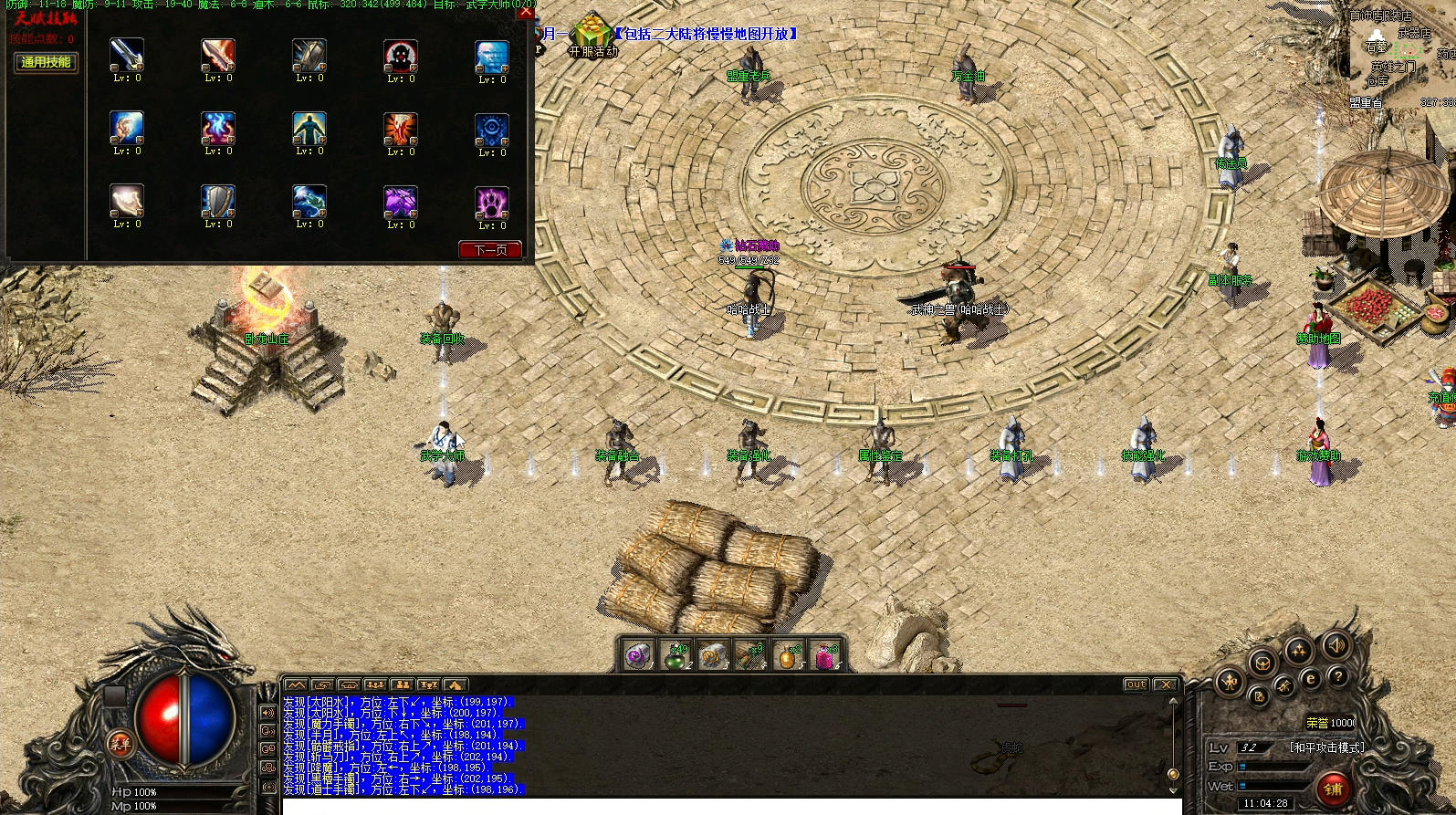Click the chat panel 'out' button
Viewport: 1456px width, 815px height.
(1136, 684)
